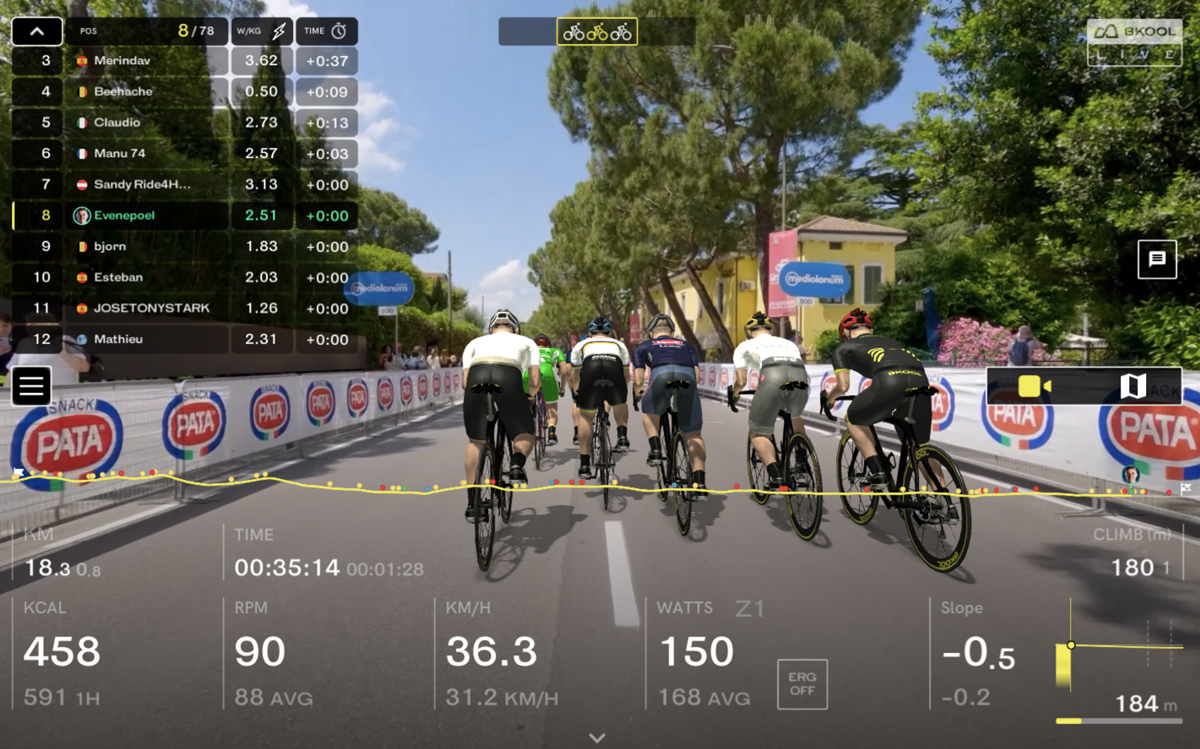Screen dimensions: 1200x749
Task: Collapse the bottom stats panel arrow
Action: 597,738
